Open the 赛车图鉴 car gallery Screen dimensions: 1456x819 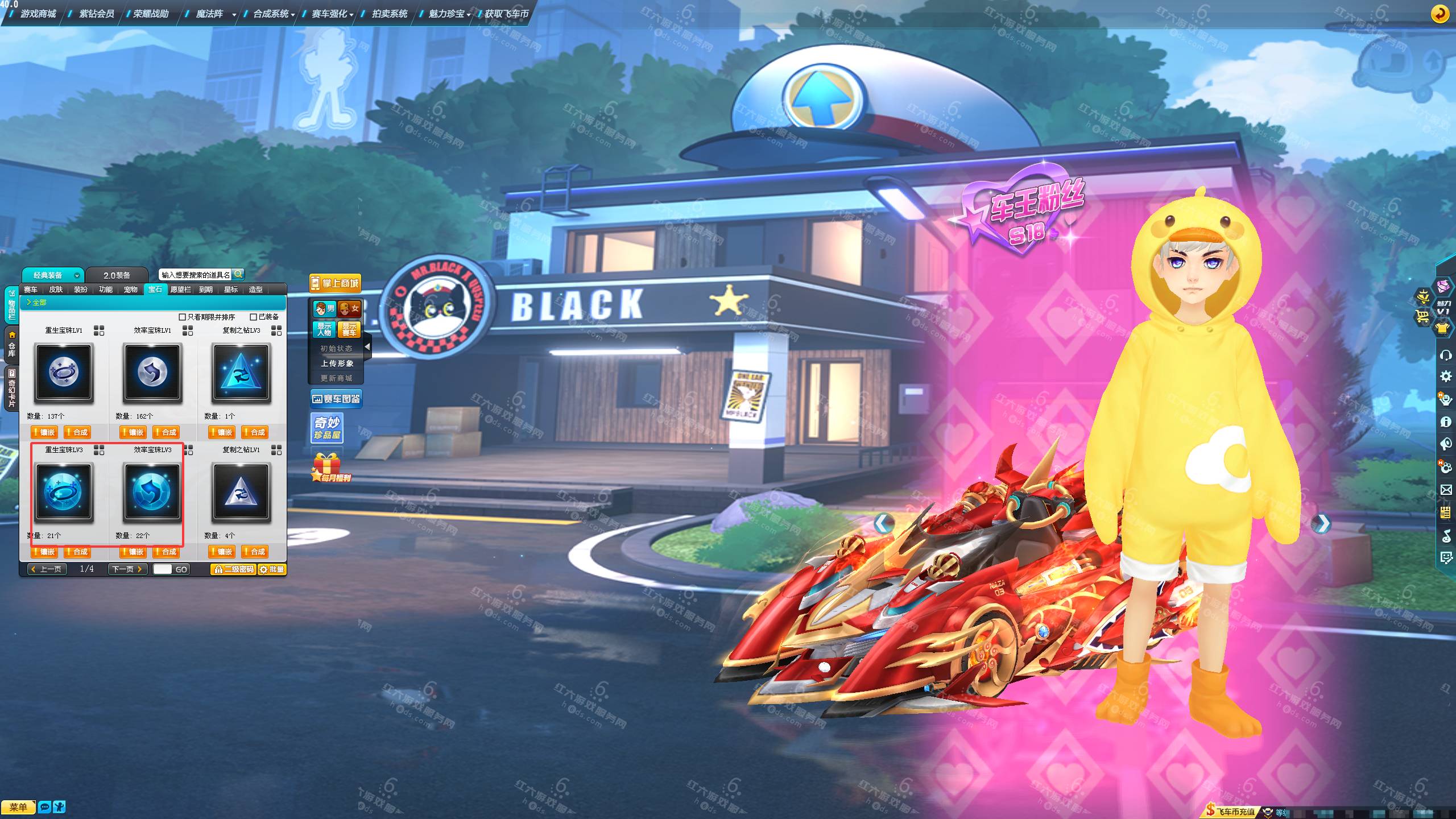336,399
